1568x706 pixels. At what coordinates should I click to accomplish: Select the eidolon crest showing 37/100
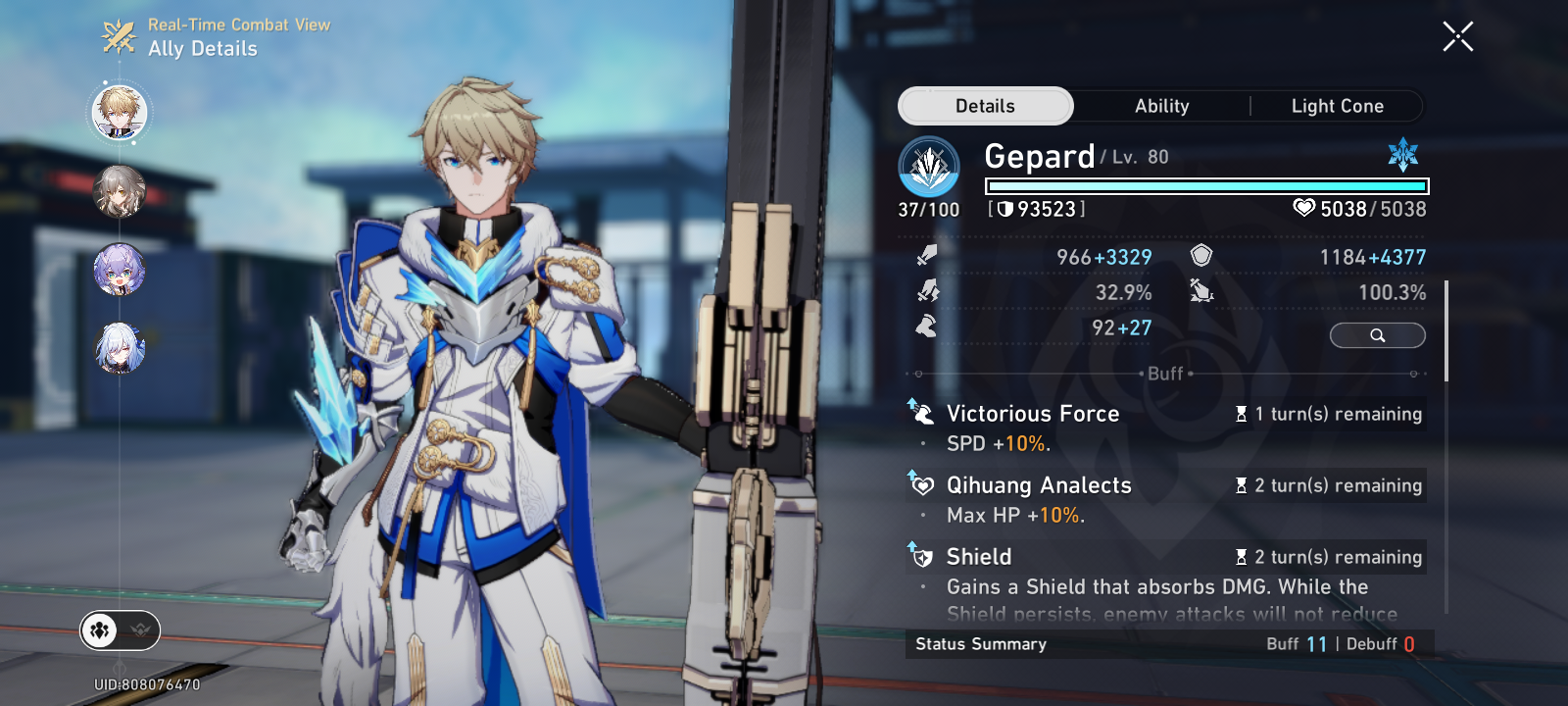927,208
